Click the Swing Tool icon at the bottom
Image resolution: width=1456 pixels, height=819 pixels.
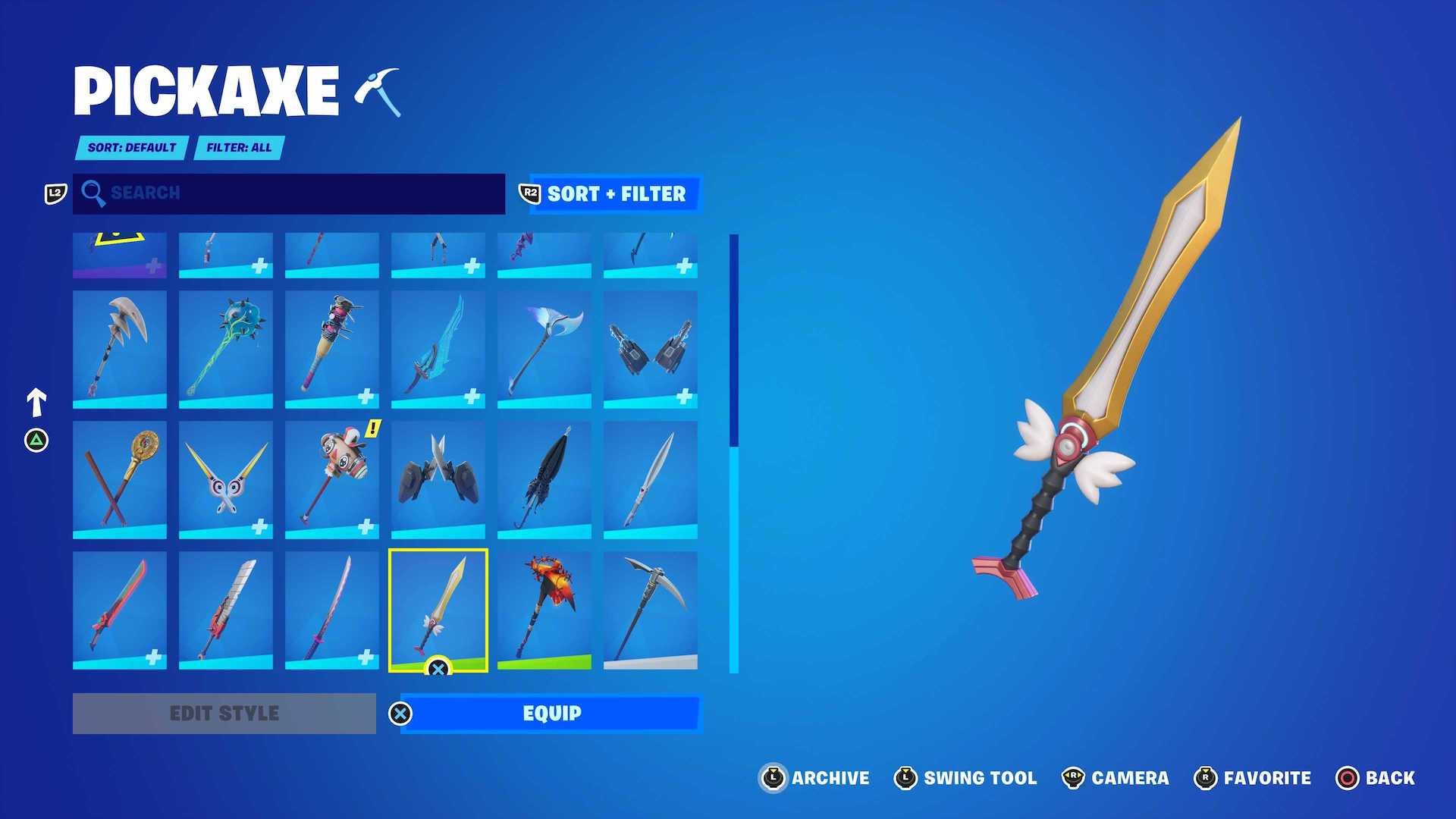click(x=905, y=778)
